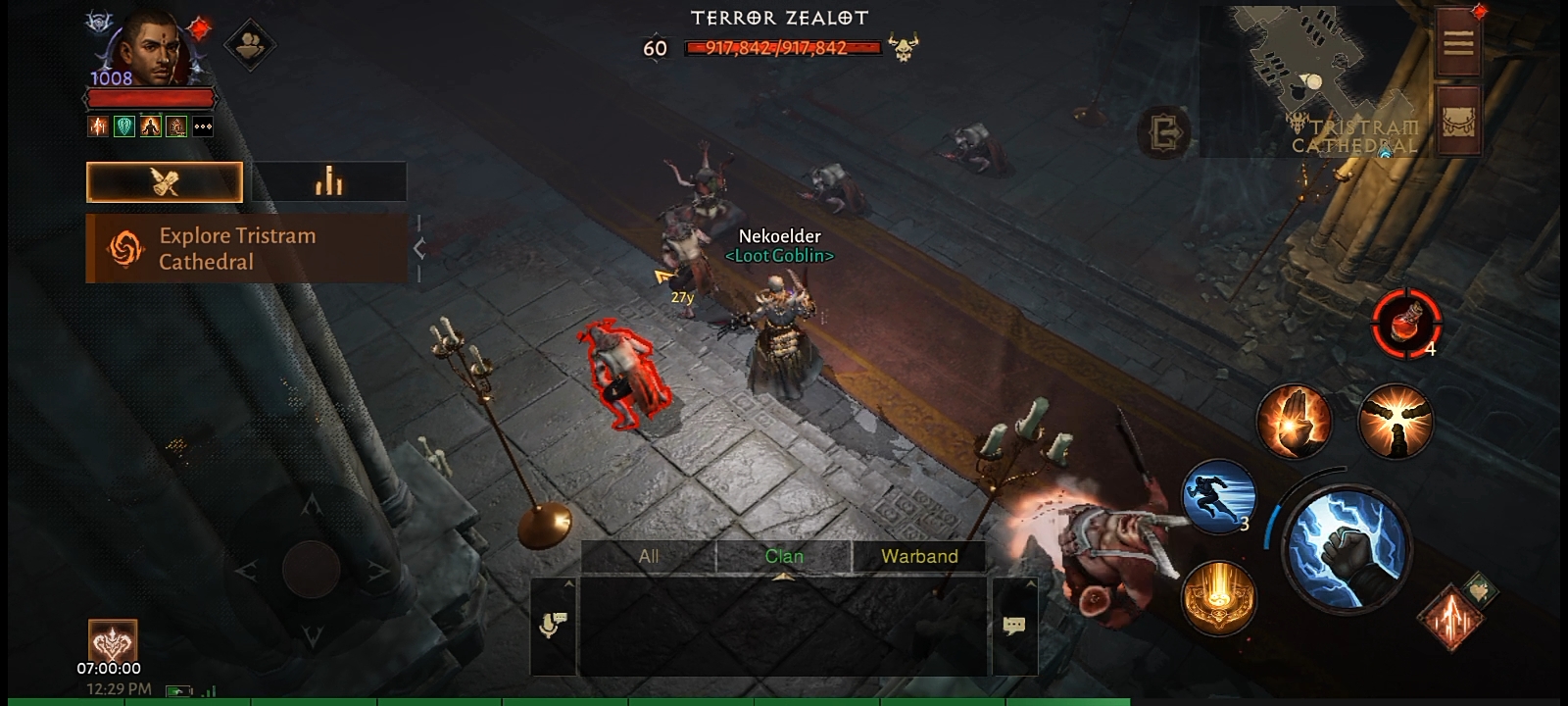Open the inventory bag icon

click(x=1458, y=120)
